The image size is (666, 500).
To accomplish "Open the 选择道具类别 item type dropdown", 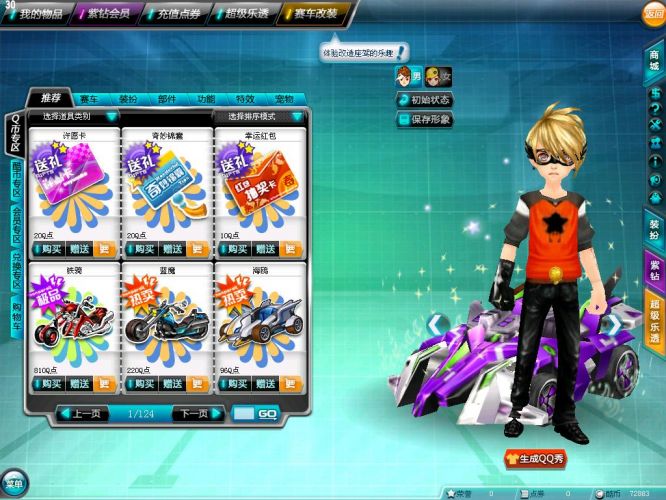I will click(75, 117).
